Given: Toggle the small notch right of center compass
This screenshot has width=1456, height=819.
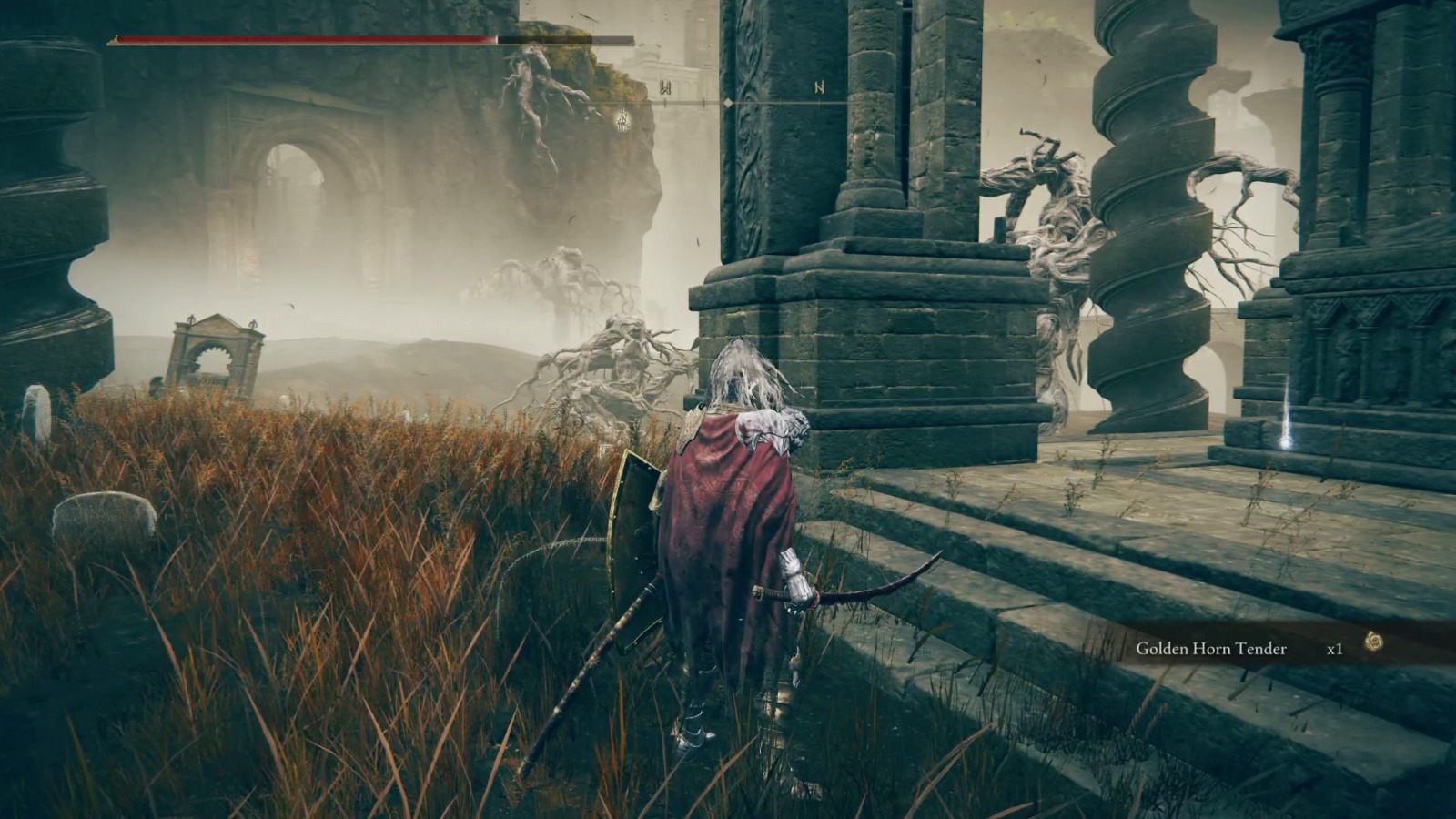Looking at the screenshot, I should point(781,102).
